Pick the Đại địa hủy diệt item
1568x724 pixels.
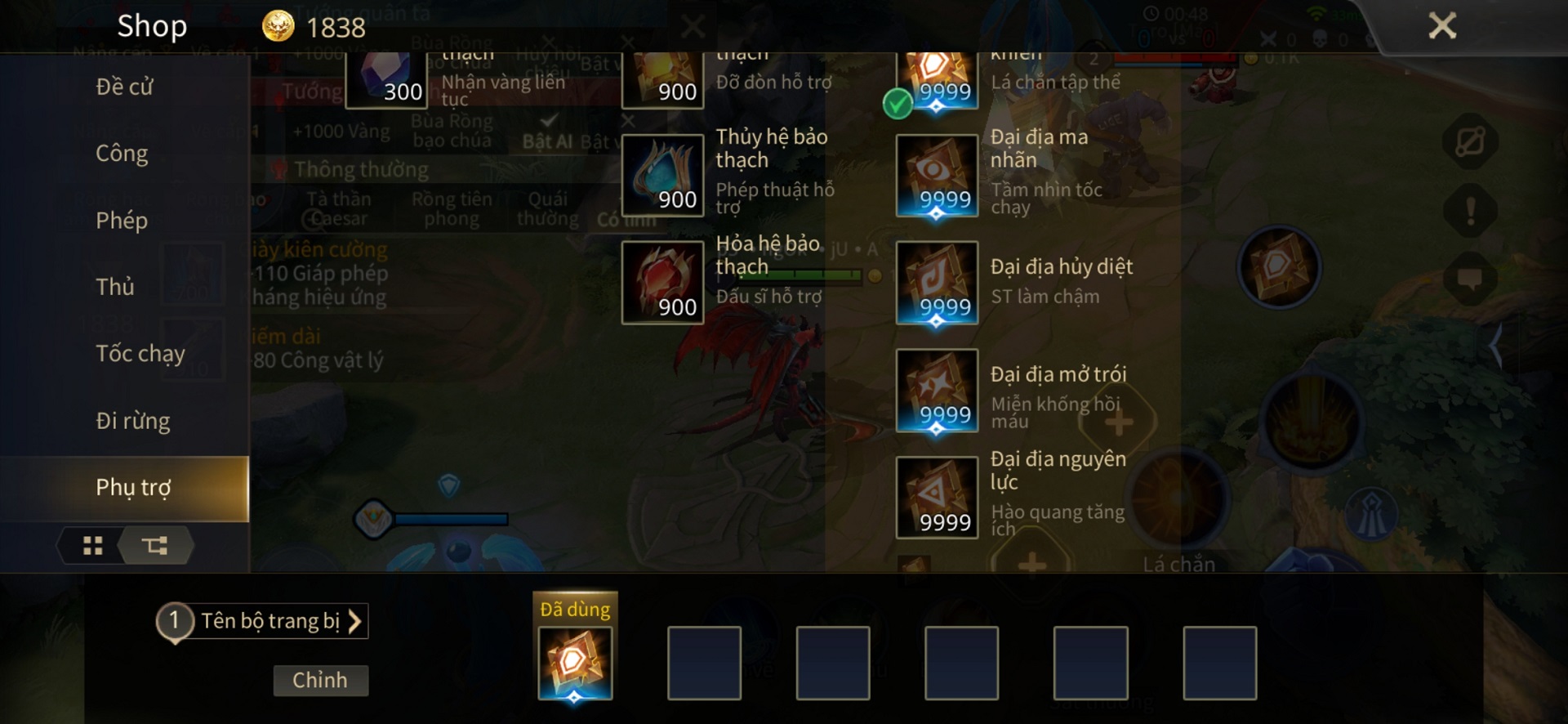tap(937, 283)
